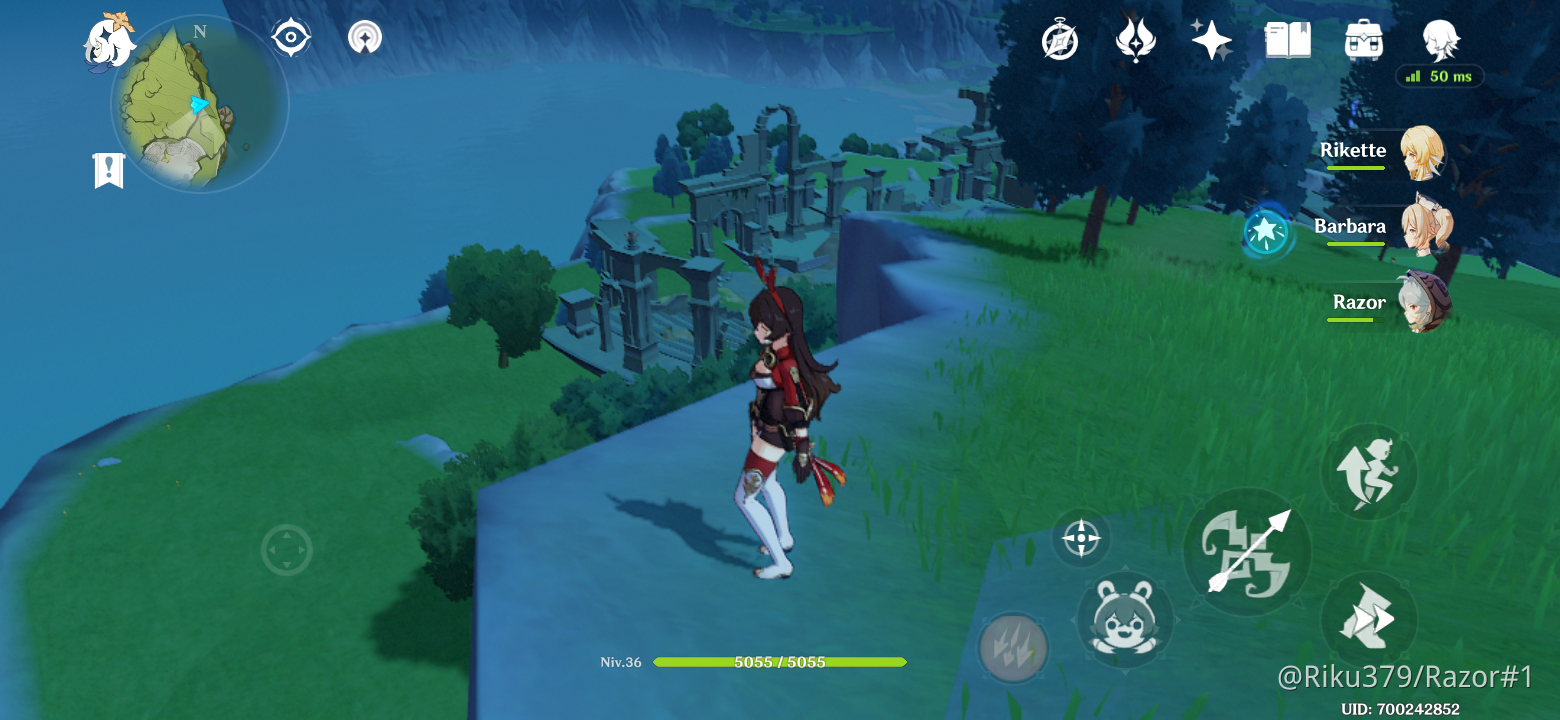The height and width of the screenshot is (720, 1560).
Task: Click the HP bar showing 5055/5055
Action: 780,661
